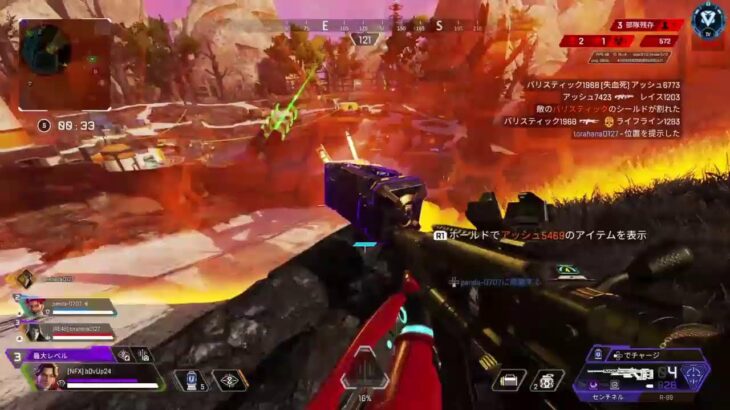Open the backpack inventory icon

point(511,381)
